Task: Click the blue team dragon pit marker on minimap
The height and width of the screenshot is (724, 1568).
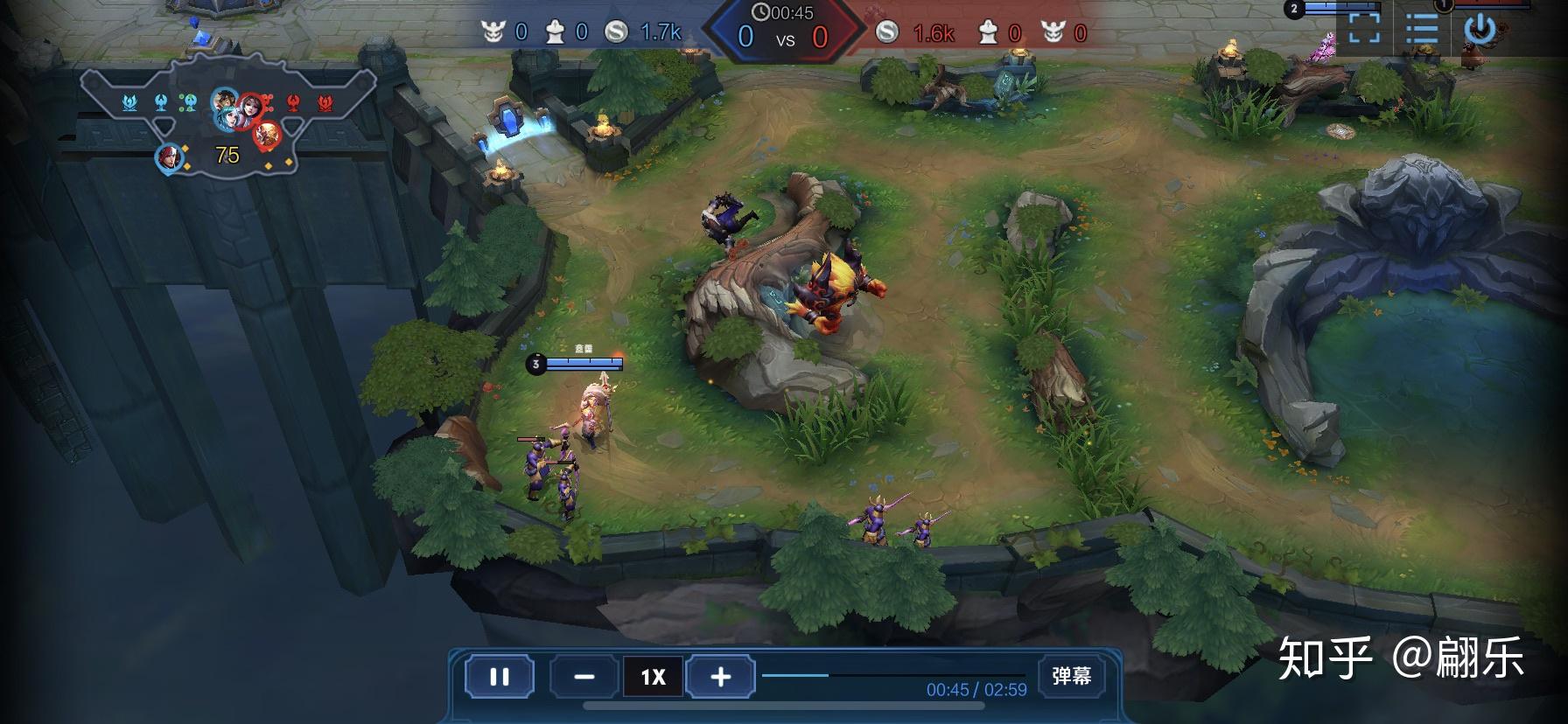Action: click(129, 102)
